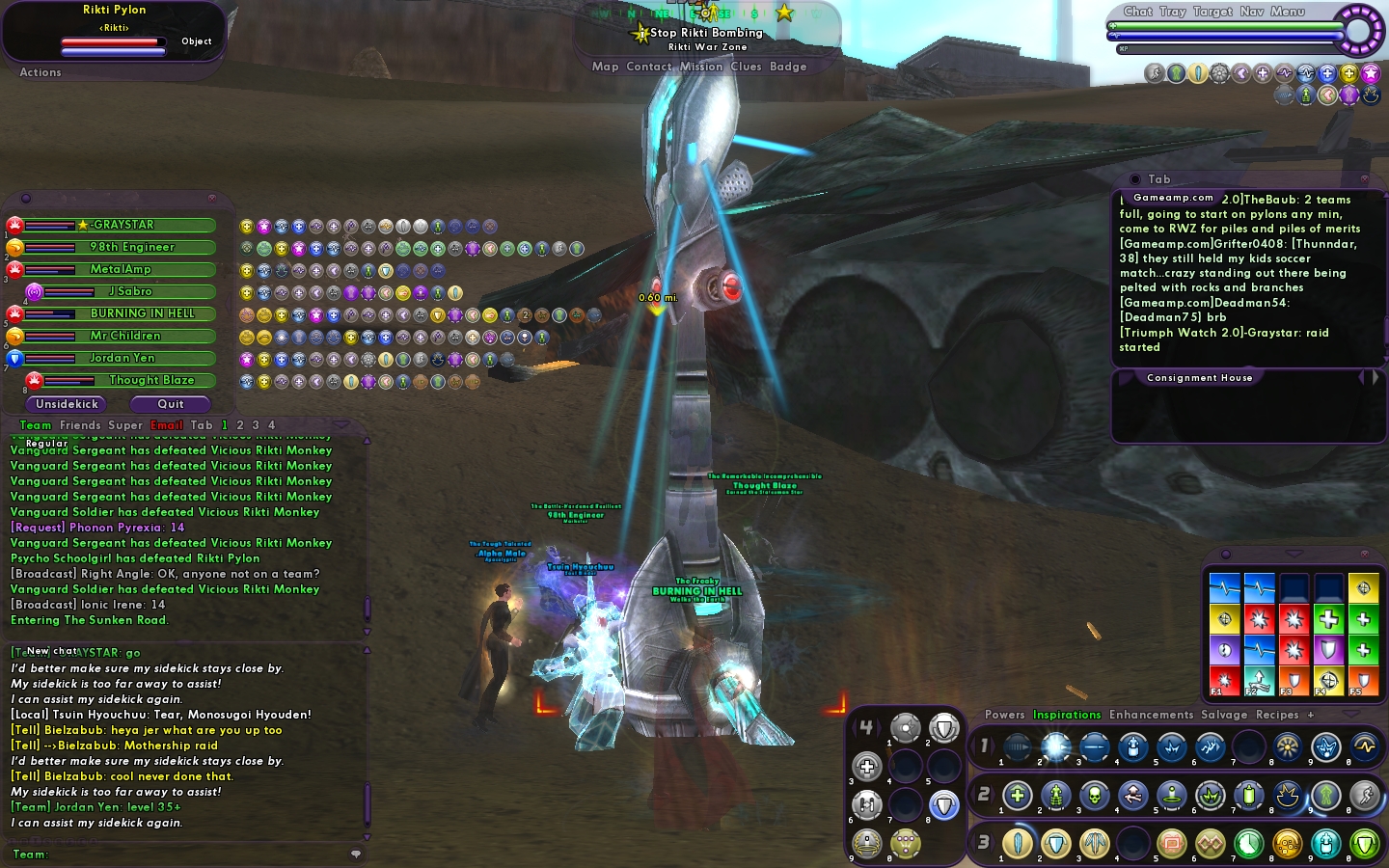Screen dimensions: 1389x868
Task: Open the Badge list
Action: 787,67
